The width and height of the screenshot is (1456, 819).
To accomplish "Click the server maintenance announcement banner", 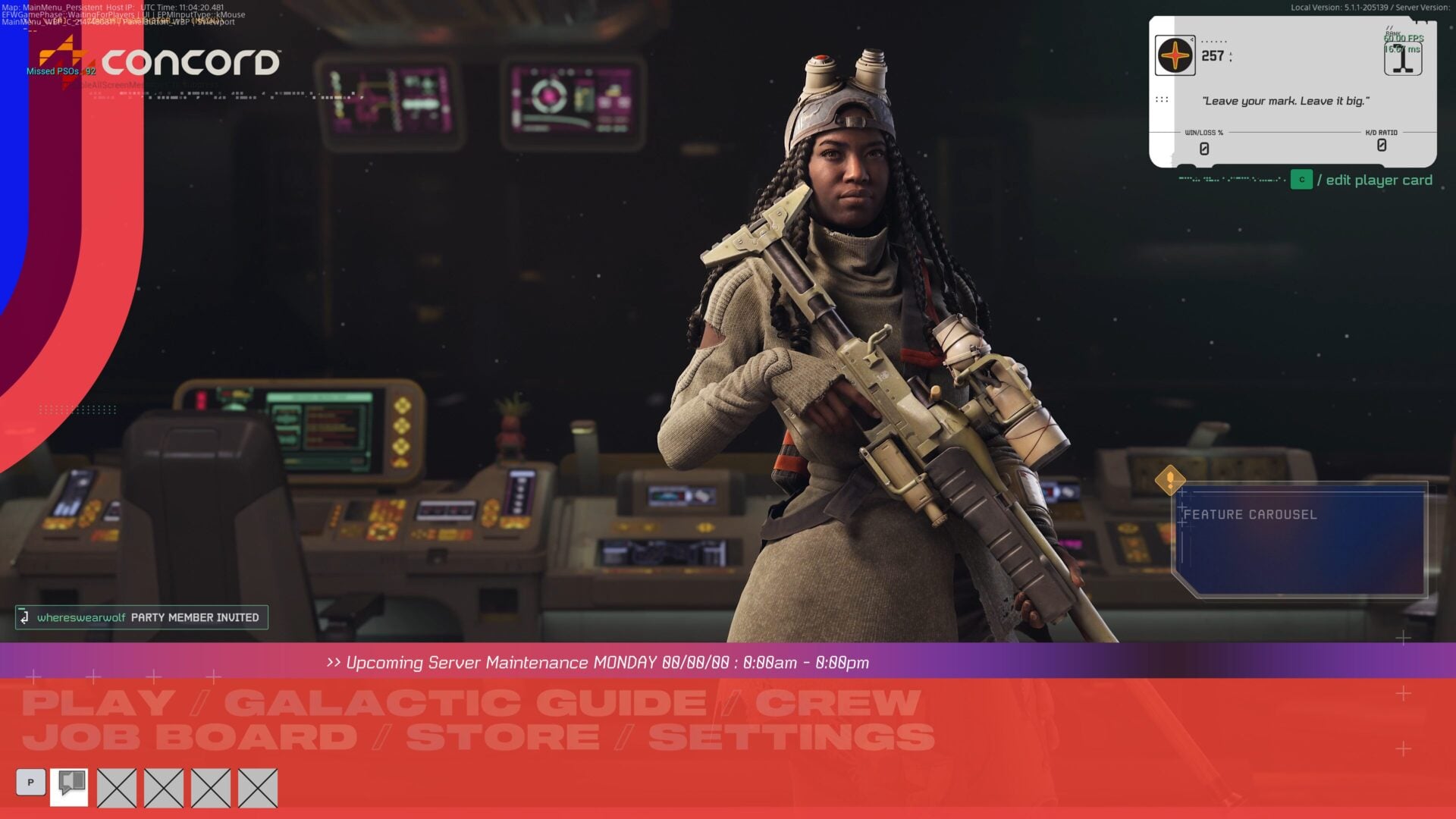I will pyautogui.click(x=599, y=662).
